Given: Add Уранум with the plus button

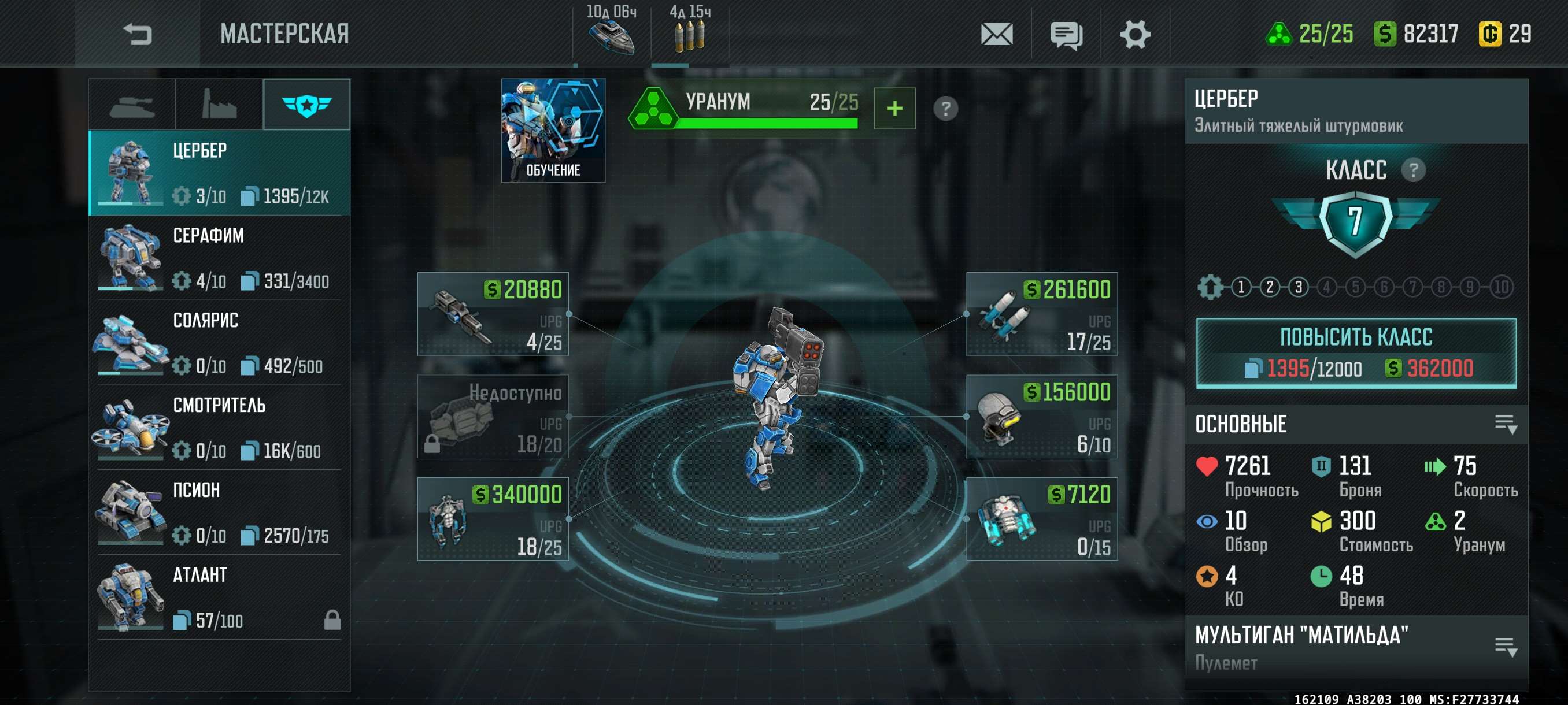Looking at the screenshot, I should pos(894,109).
